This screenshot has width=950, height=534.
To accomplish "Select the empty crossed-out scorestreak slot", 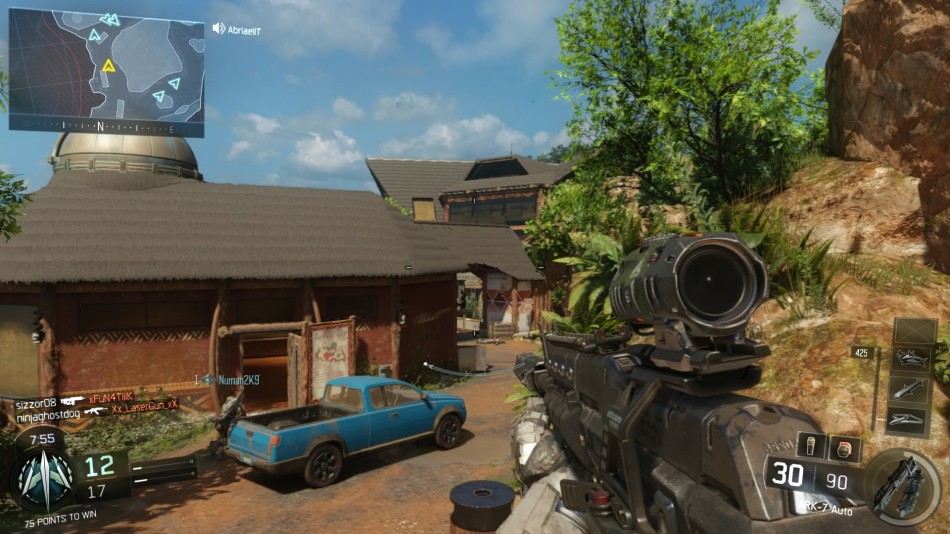I will (914, 330).
